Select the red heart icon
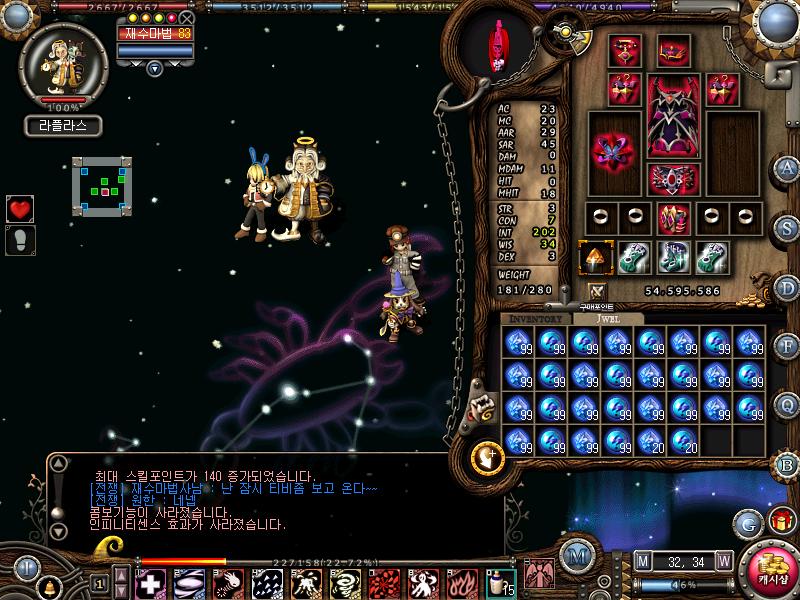 tap(20, 208)
